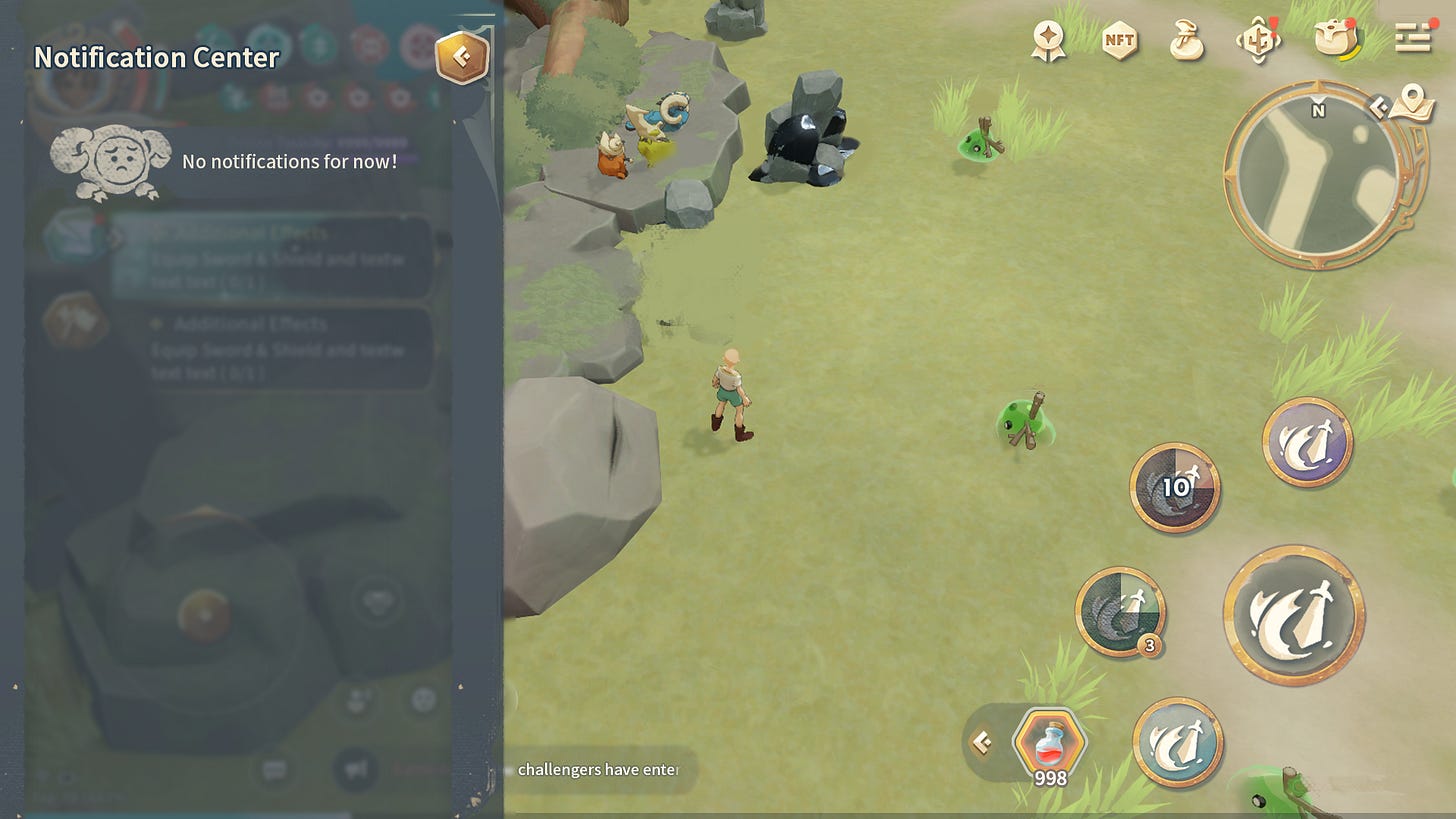Expand the potion quick-slot arrow
The image size is (1456, 819).
[983, 742]
